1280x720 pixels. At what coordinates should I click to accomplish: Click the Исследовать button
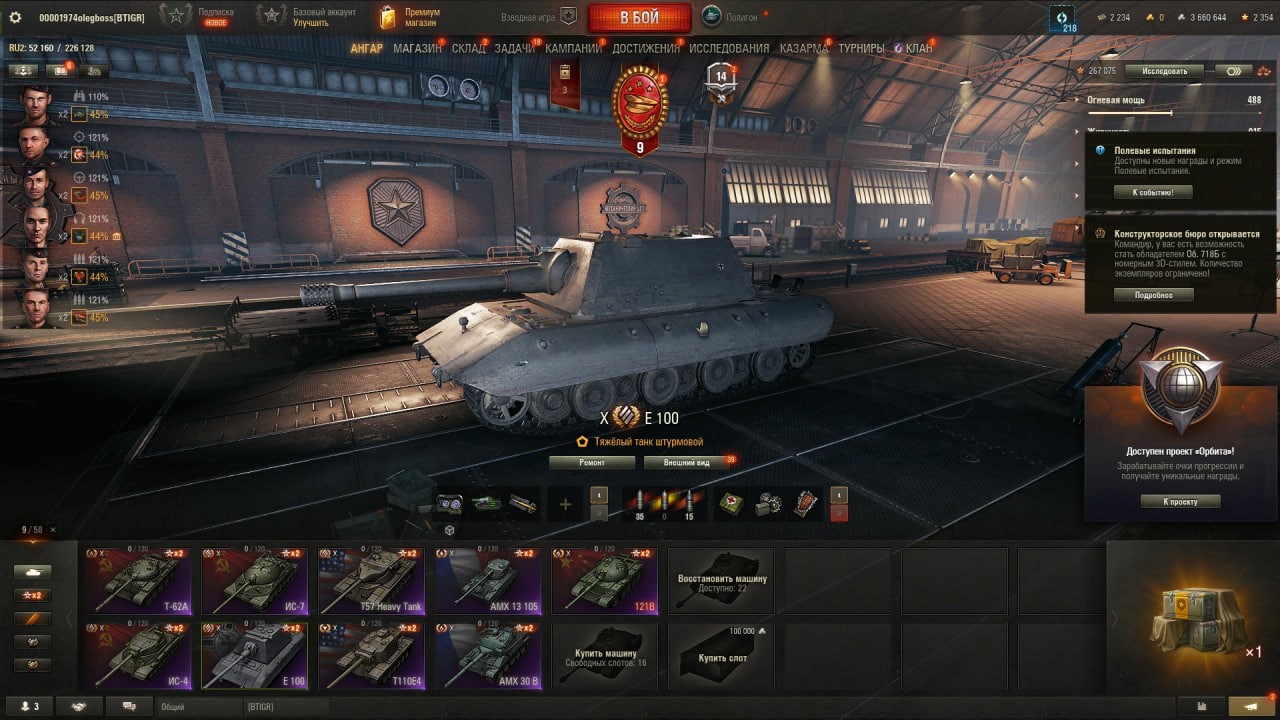(x=1164, y=71)
